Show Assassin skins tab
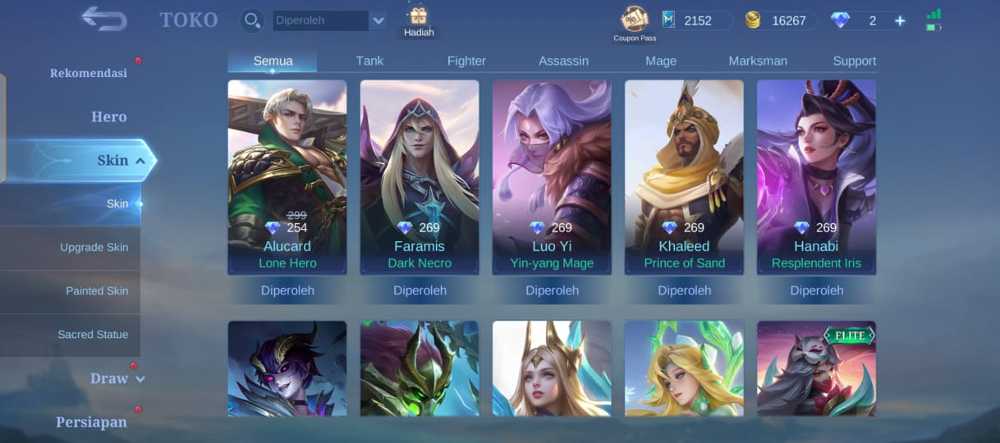This screenshot has height=443, width=1000. [x=563, y=61]
